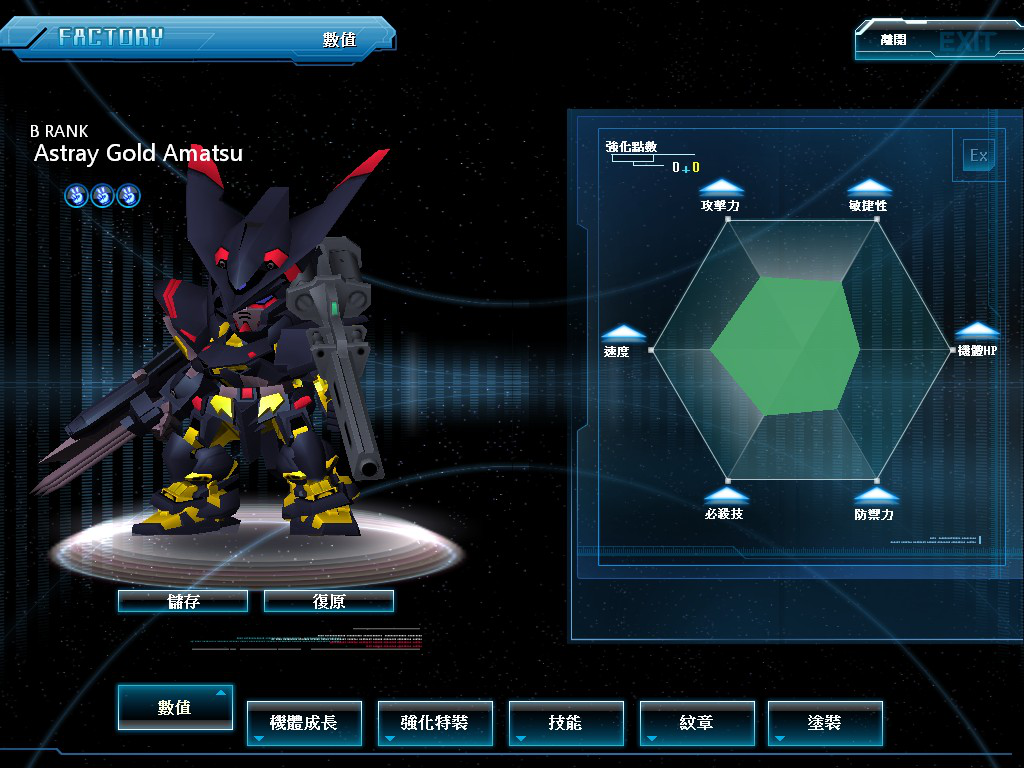
Task: Select the 數值 stats tab
Action: pos(175,707)
